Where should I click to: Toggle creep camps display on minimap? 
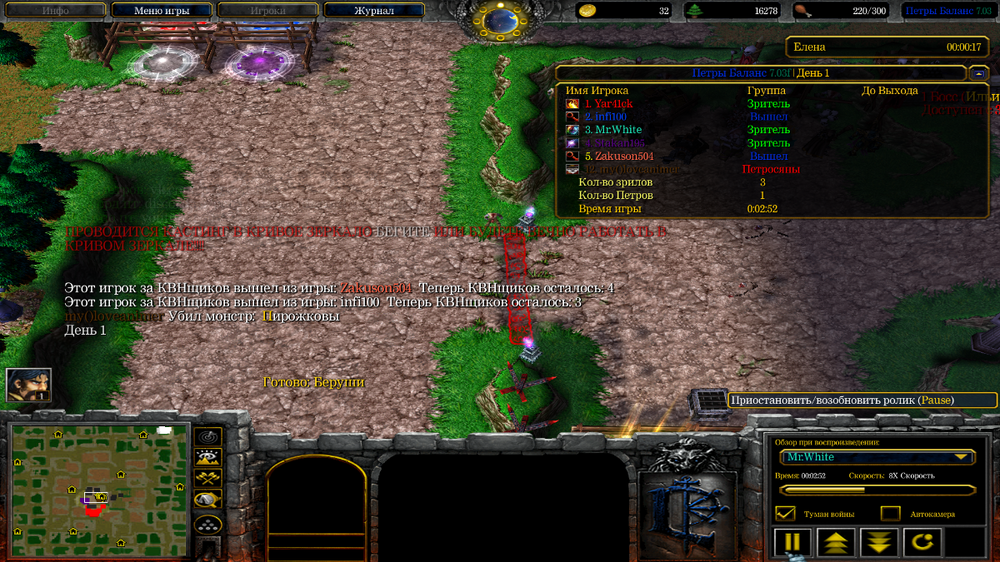coord(208,501)
